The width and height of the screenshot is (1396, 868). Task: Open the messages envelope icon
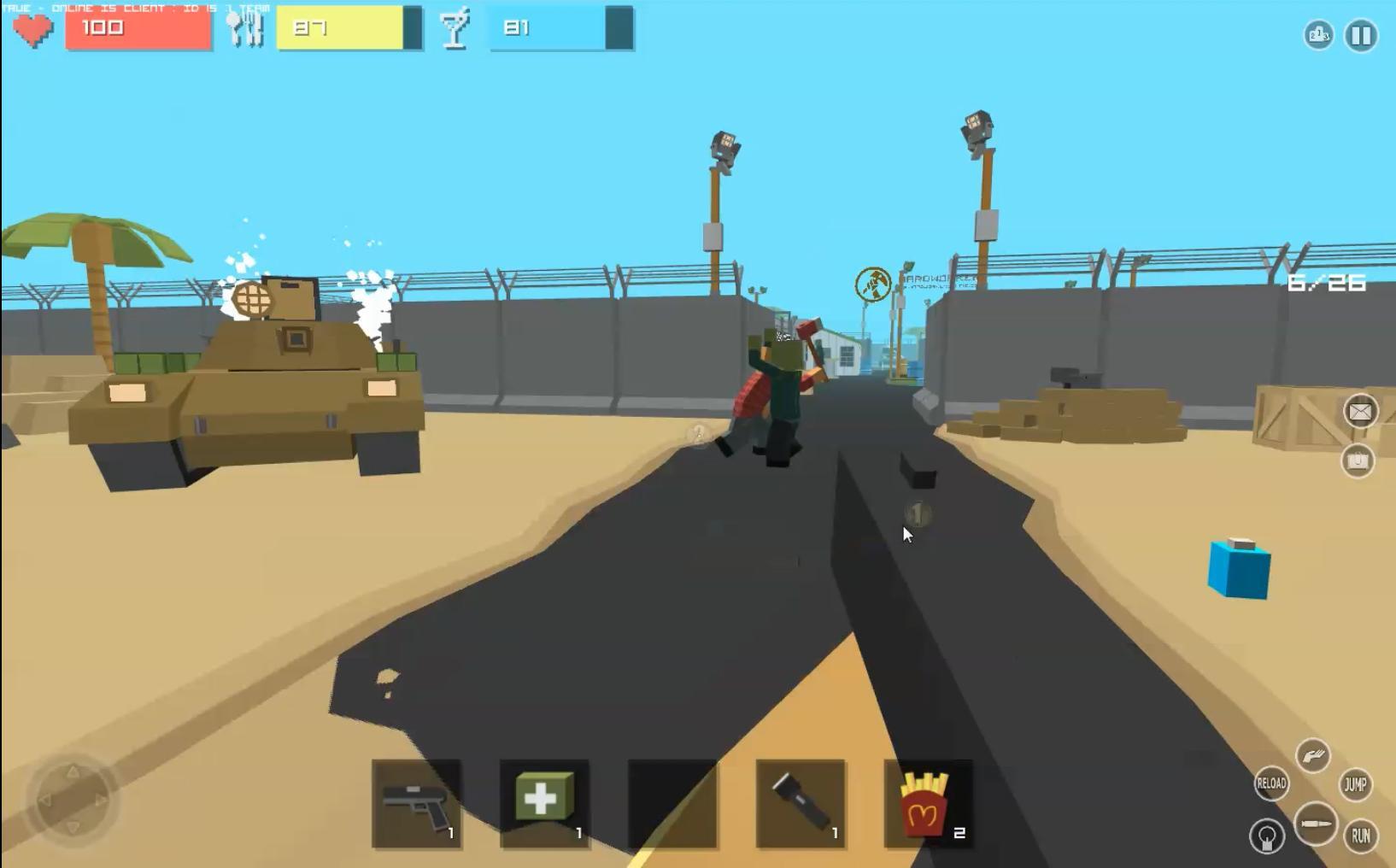(x=1359, y=412)
